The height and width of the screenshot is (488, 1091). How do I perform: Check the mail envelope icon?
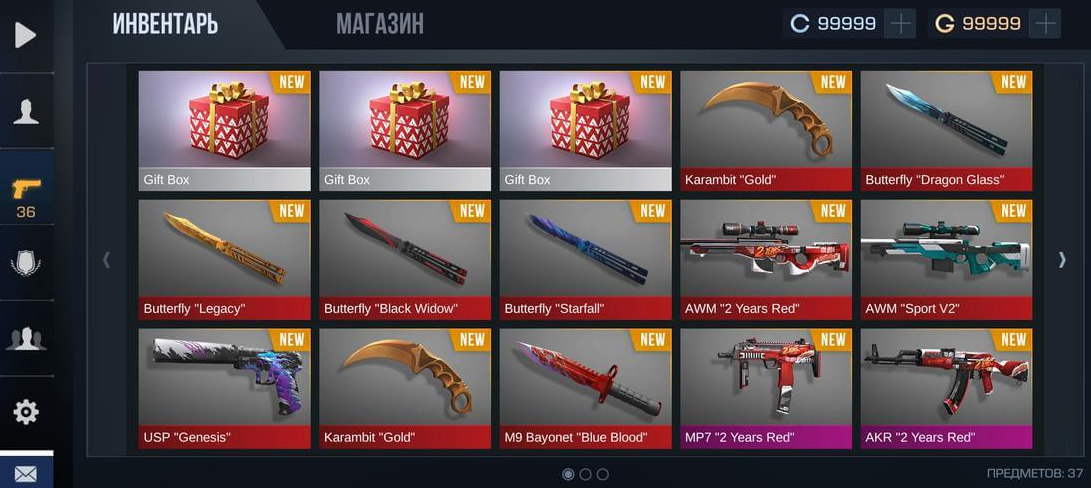tap(26, 473)
